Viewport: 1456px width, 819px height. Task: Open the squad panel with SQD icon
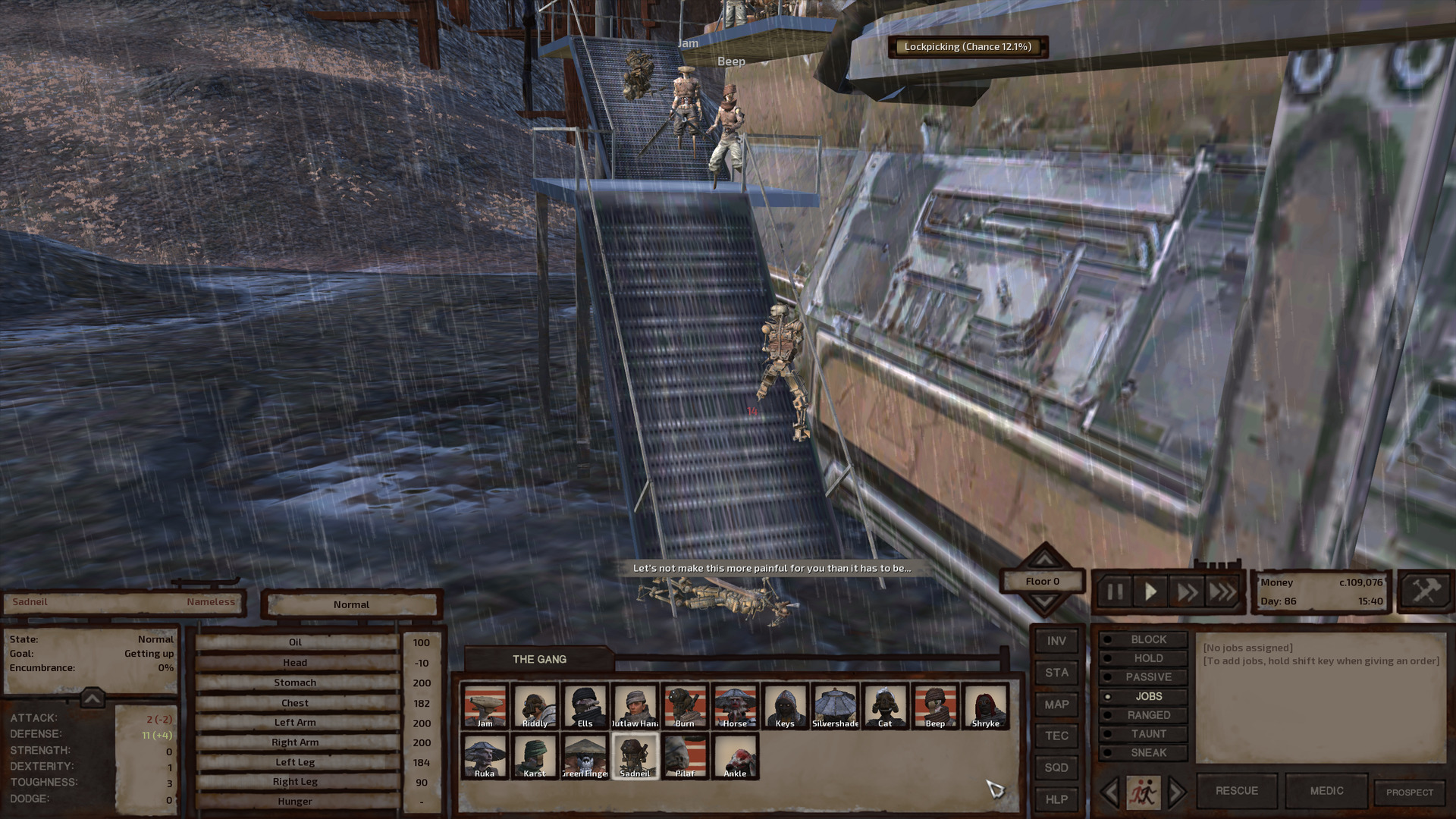pyautogui.click(x=1056, y=767)
